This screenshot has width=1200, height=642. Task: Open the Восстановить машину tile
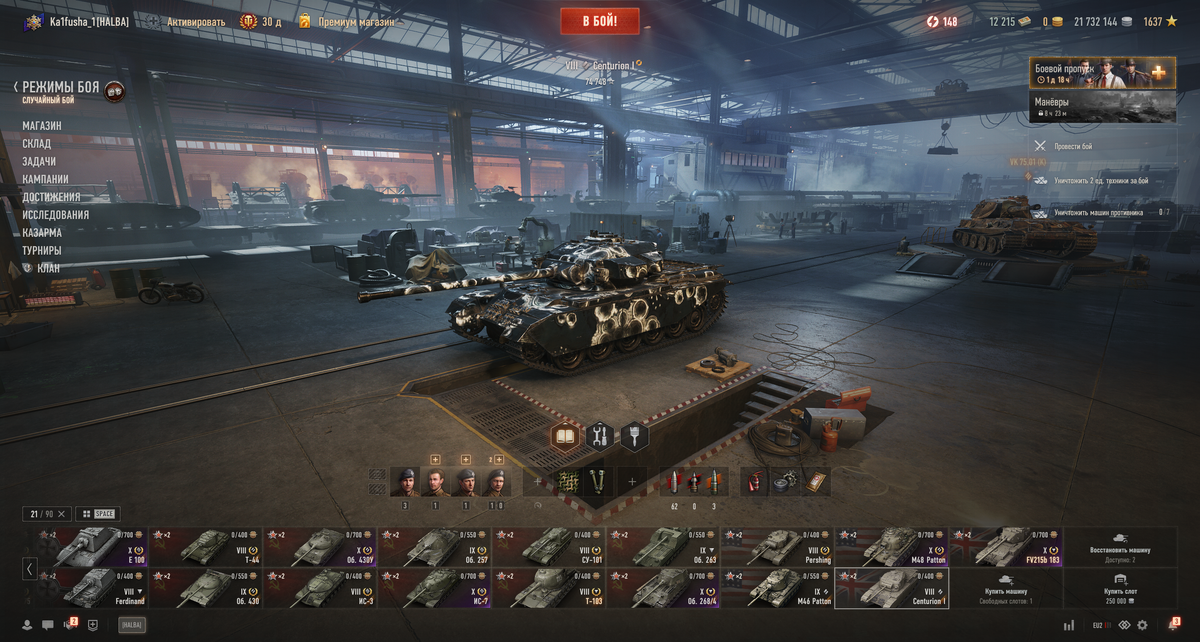pos(1120,548)
